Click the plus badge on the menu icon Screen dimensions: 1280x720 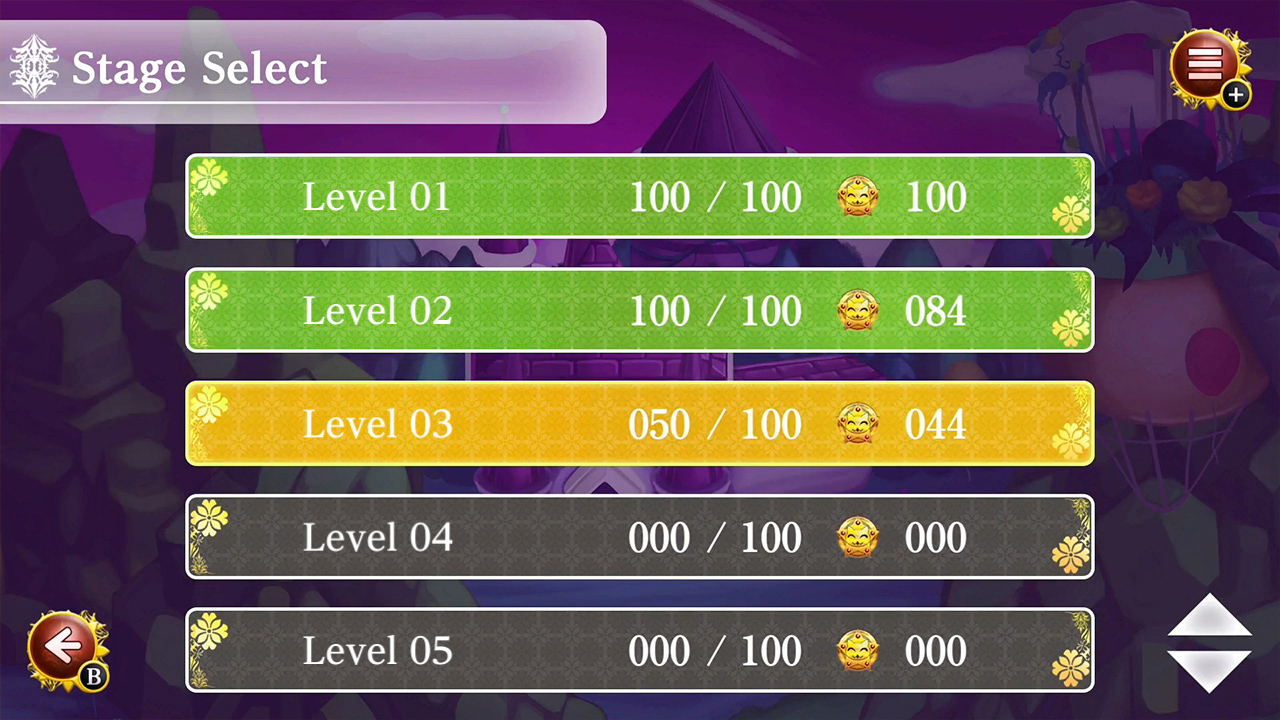[1236, 95]
